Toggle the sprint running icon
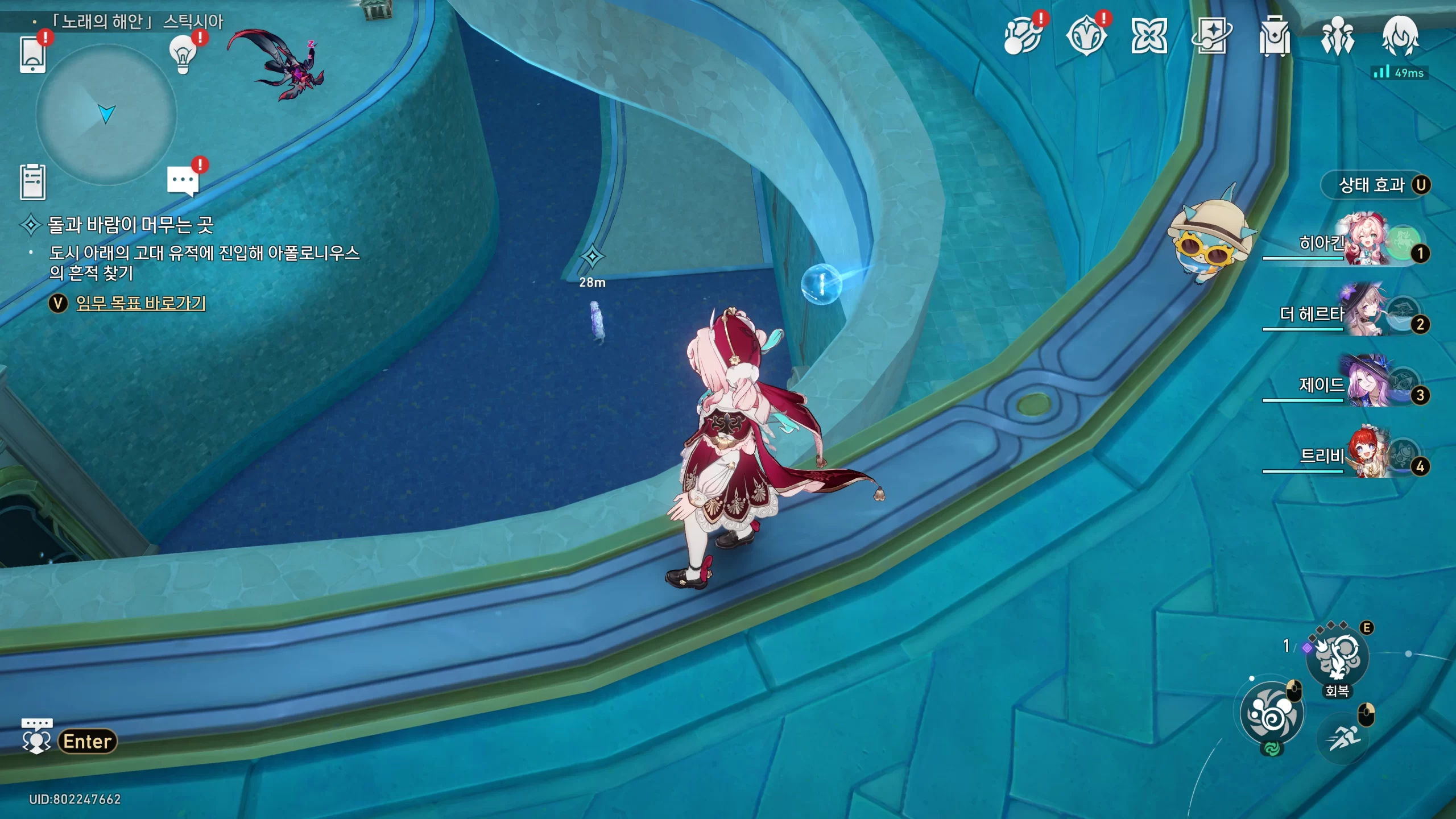This screenshot has height=819, width=1456. 1342,738
